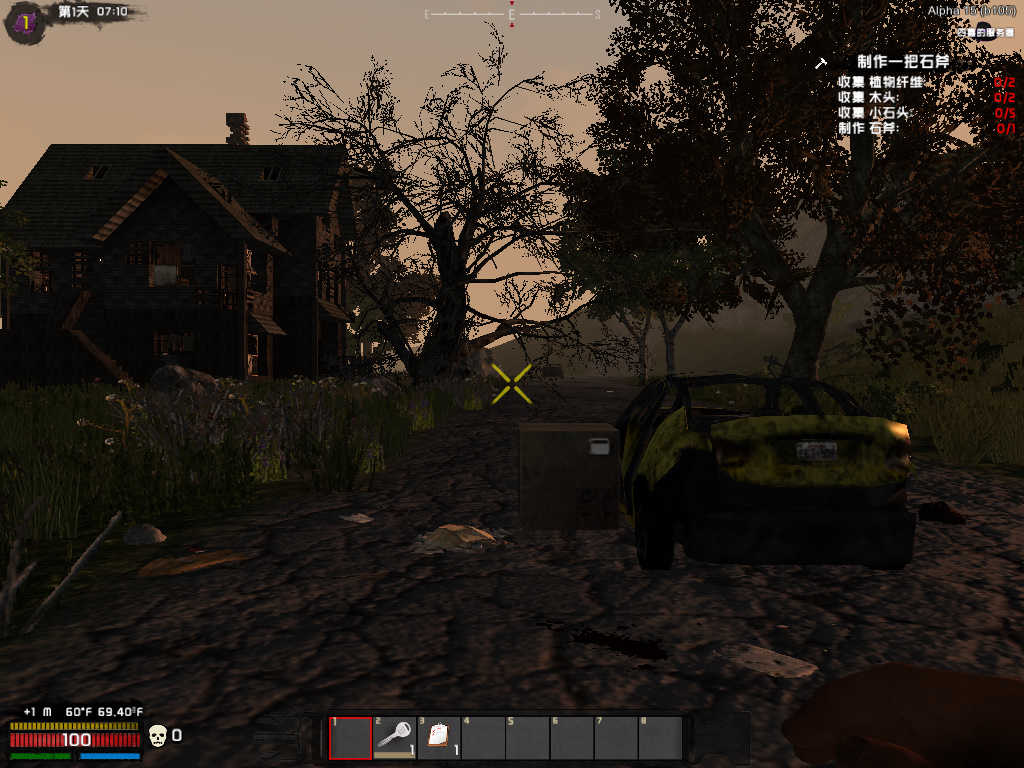
Task: Click the compass bar
Action: point(512,14)
